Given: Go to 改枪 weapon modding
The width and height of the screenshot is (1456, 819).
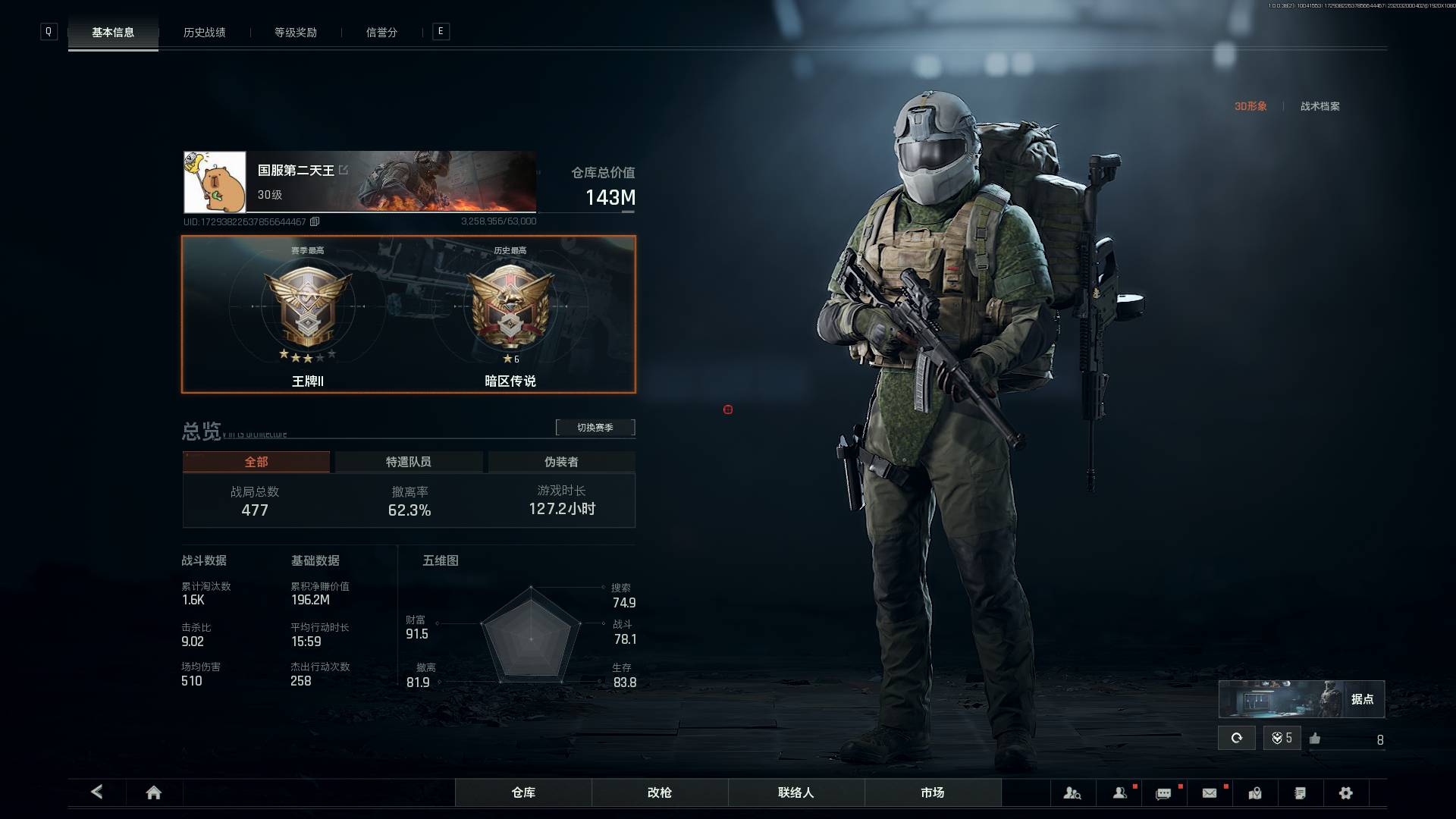Looking at the screenshot, I should [660, 792].
